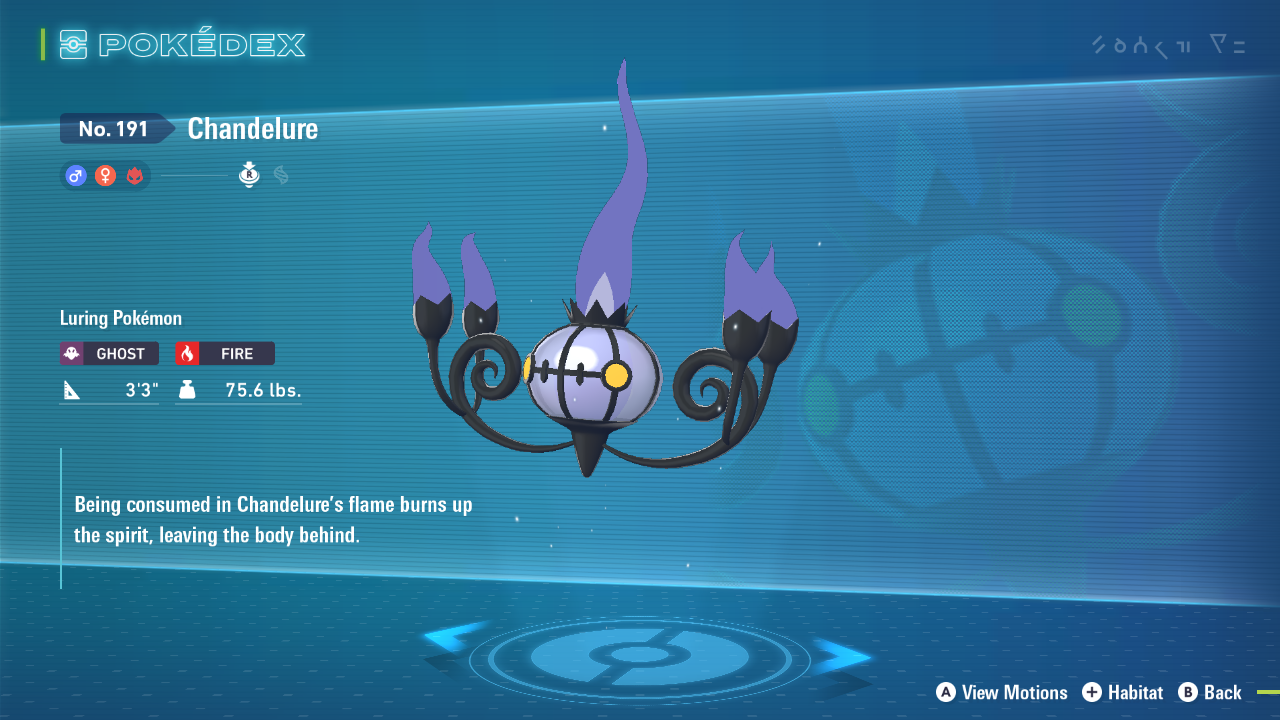Click the faded DNA helix form icon
The width and height of the screenshot is (1280, 720).
click(281, 176)
